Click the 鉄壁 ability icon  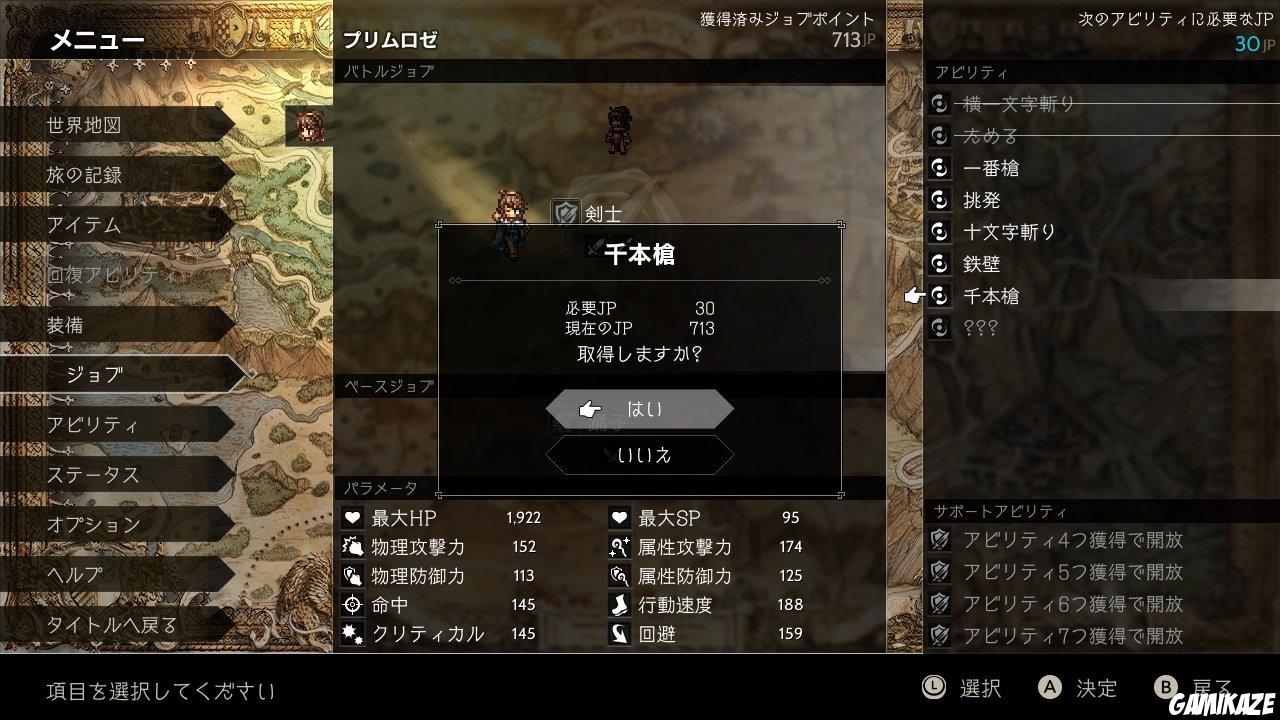(938, 264)
